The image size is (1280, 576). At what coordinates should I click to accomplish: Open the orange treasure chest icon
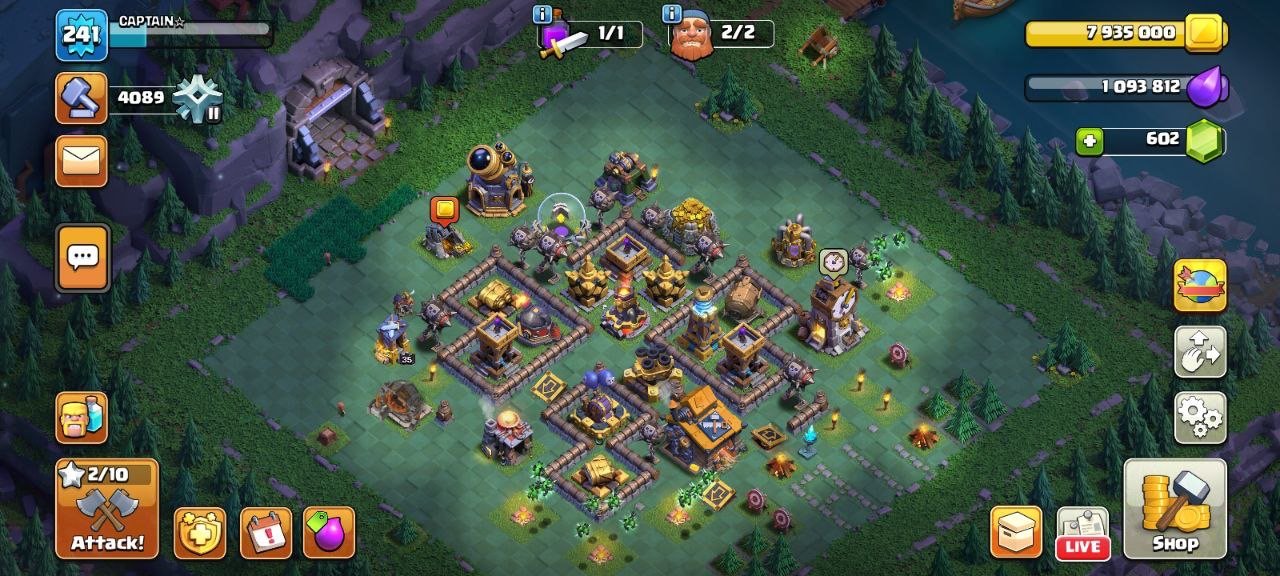(1016, 532)
